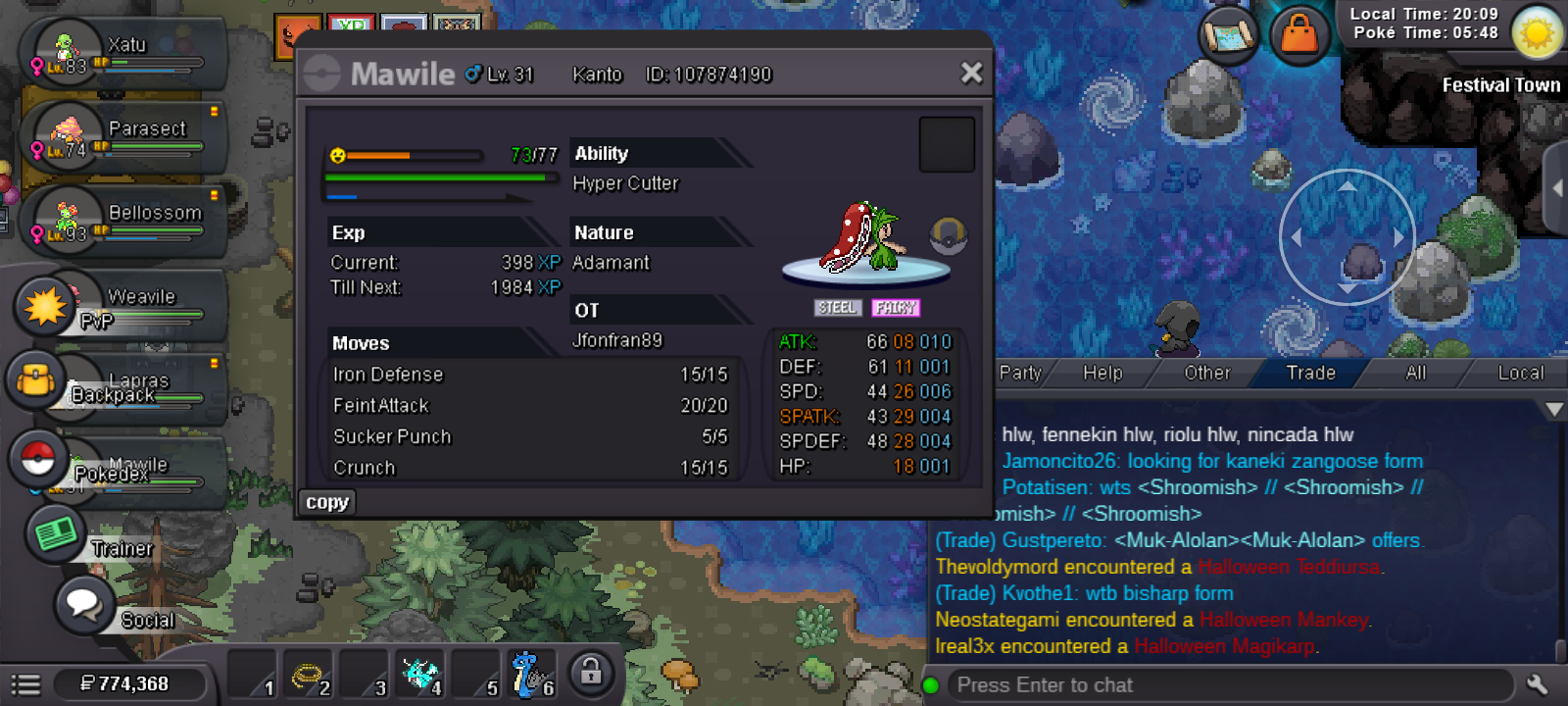1568x706 pixels.
Task: Close the Mawile summary window
Action: point(971,73)
